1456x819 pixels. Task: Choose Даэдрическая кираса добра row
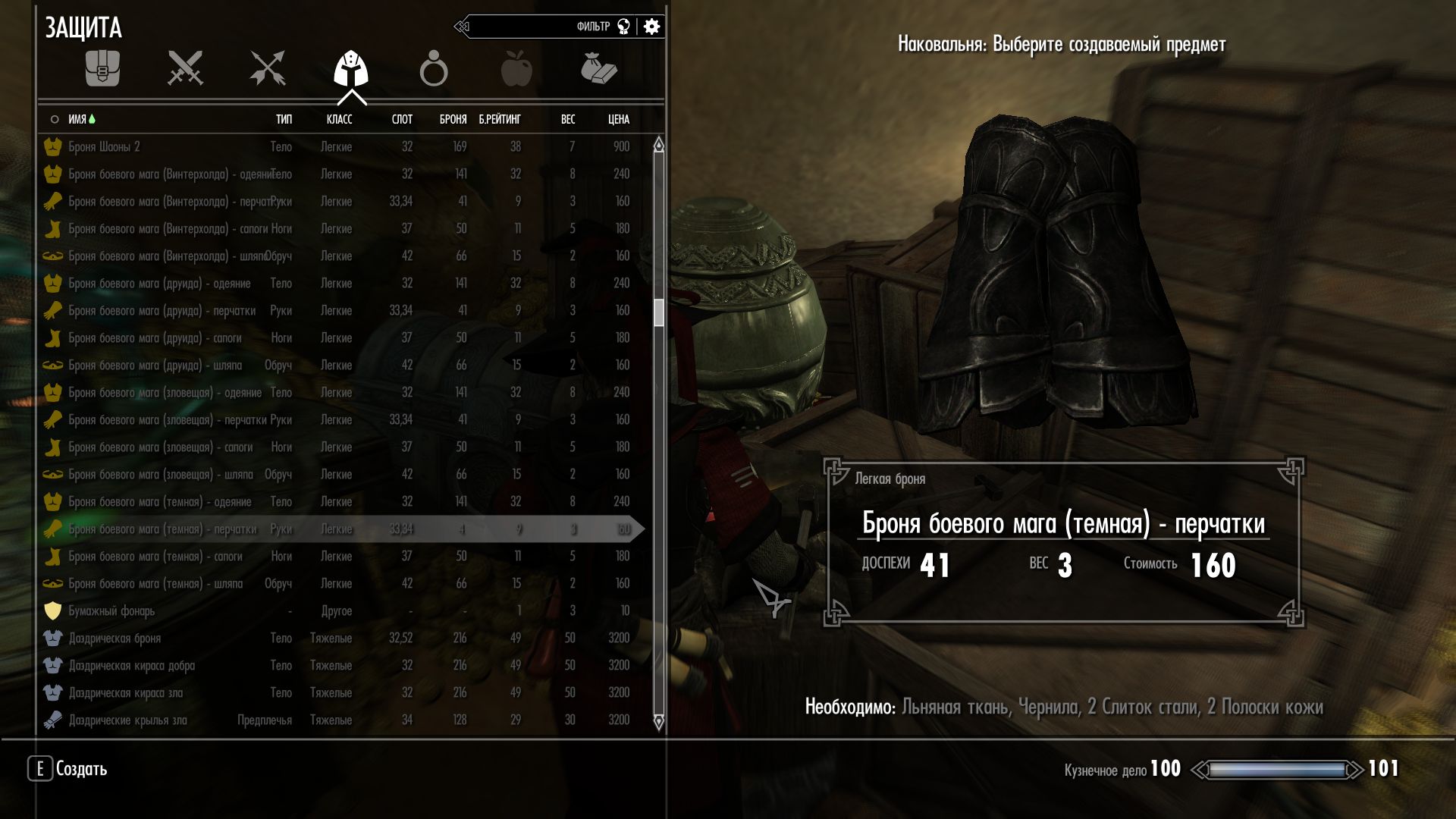click(x=132, y=665)
